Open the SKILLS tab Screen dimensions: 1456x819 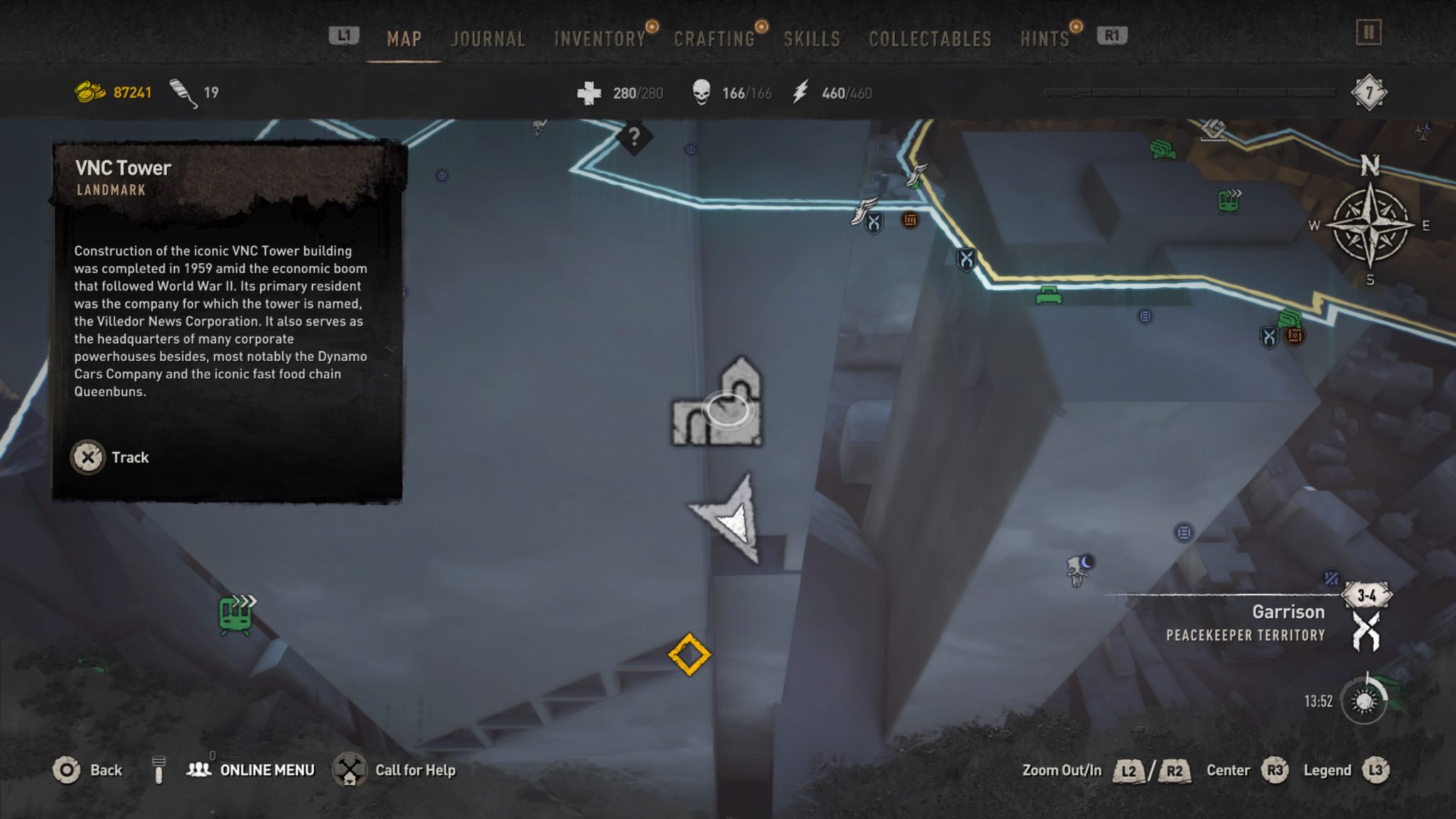pyautogui.click(x=812, y=39)
